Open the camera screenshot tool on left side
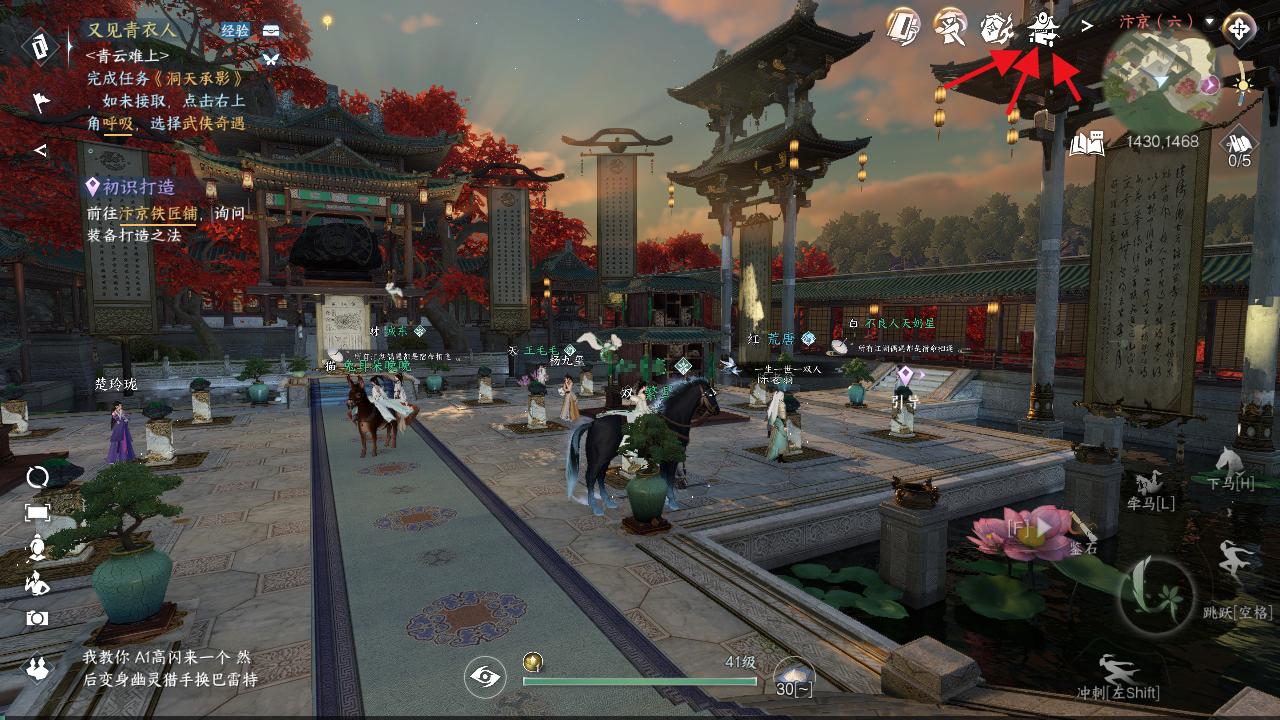Image resolution: width=1280 pixels, height=720 pixels. tap(37, 616)
